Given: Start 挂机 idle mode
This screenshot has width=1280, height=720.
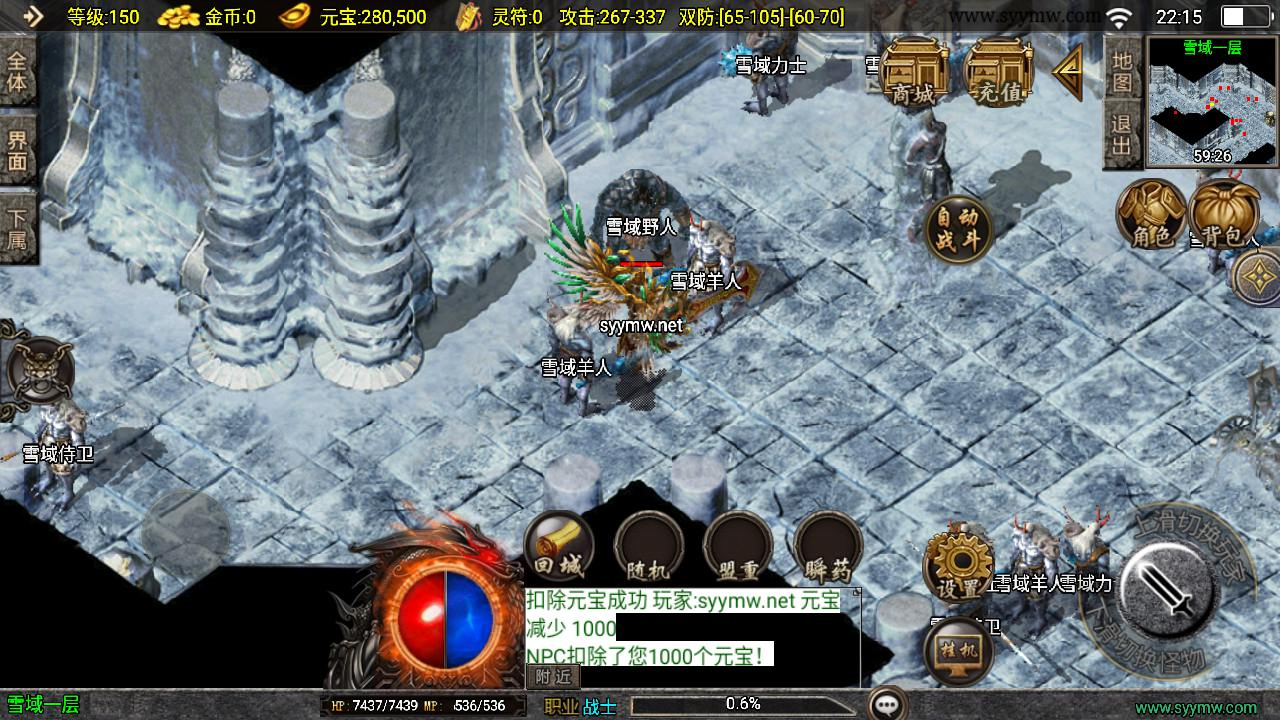Looking at the screenshot, I should [958, 652].
